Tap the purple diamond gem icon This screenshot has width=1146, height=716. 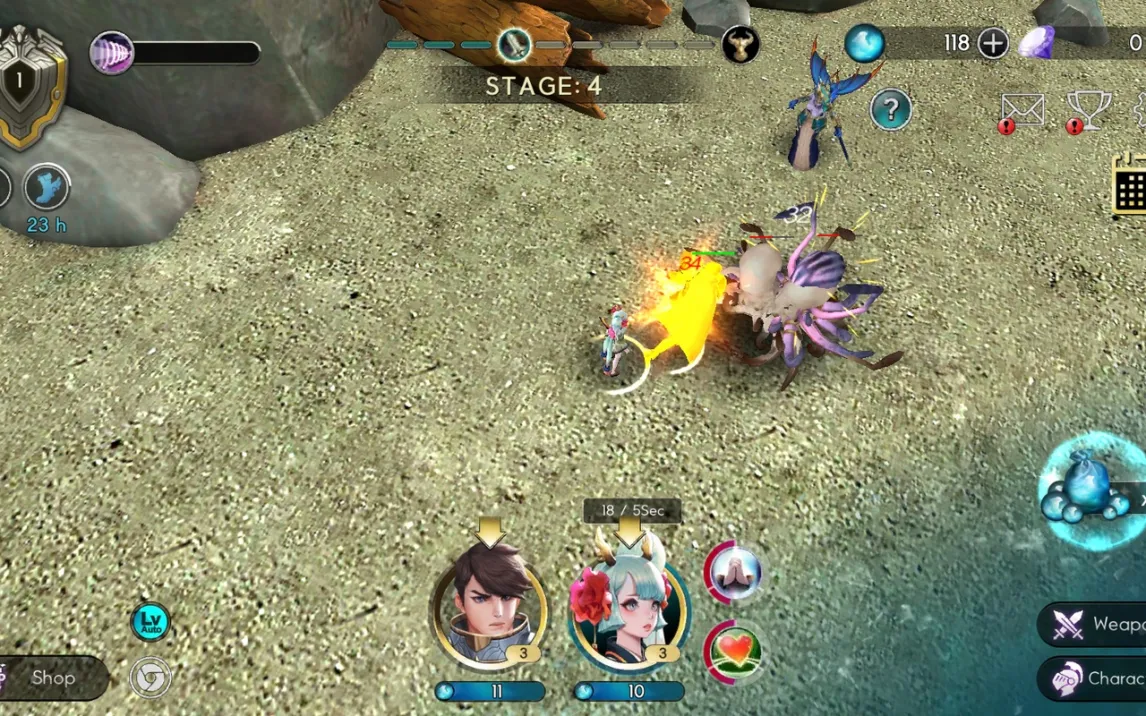tap(1036, 43)
